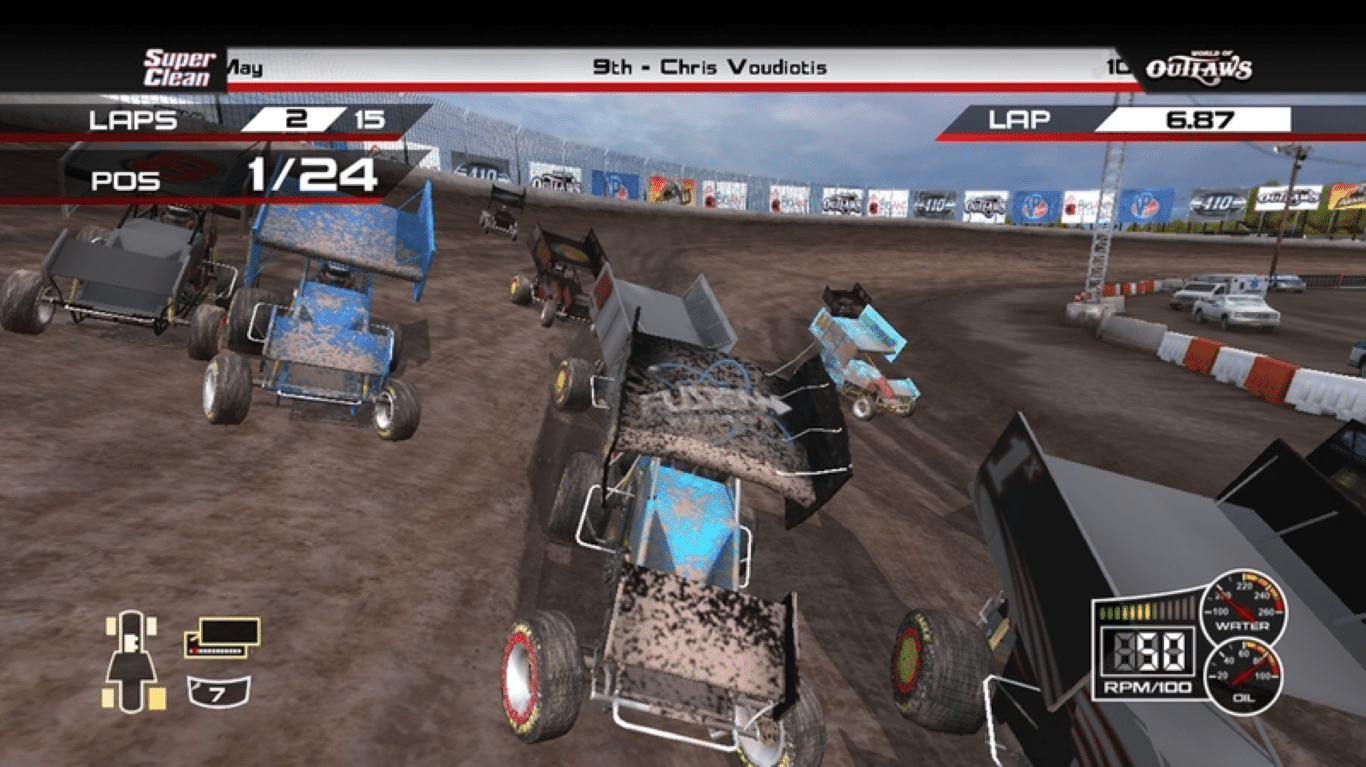Click the car damage indicator icon

coord(131,660)
